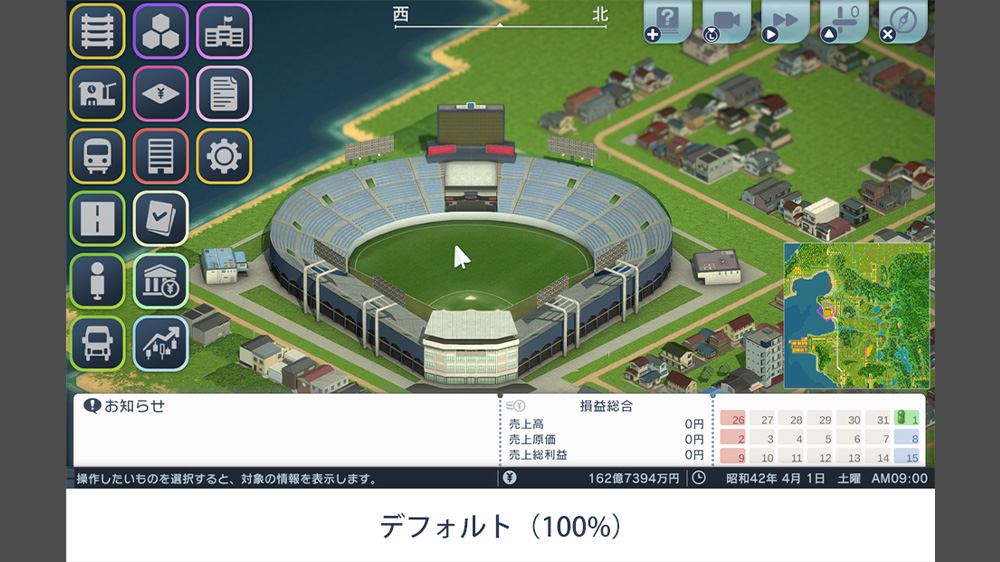Open the checklist book icon
This screenshot has height=562, width=1000.
[160, 219]
